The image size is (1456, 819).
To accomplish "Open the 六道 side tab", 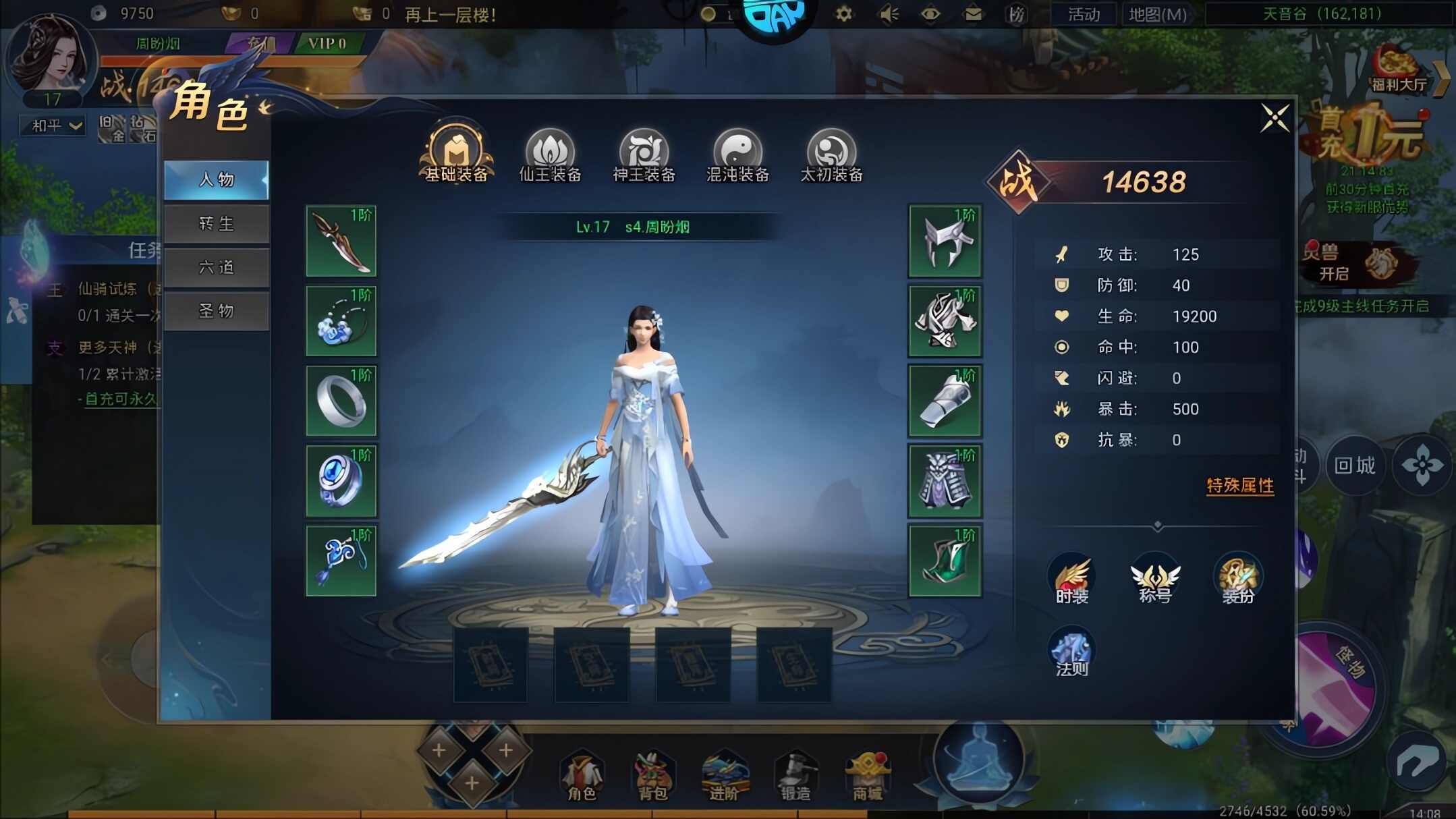I will 217,268.
